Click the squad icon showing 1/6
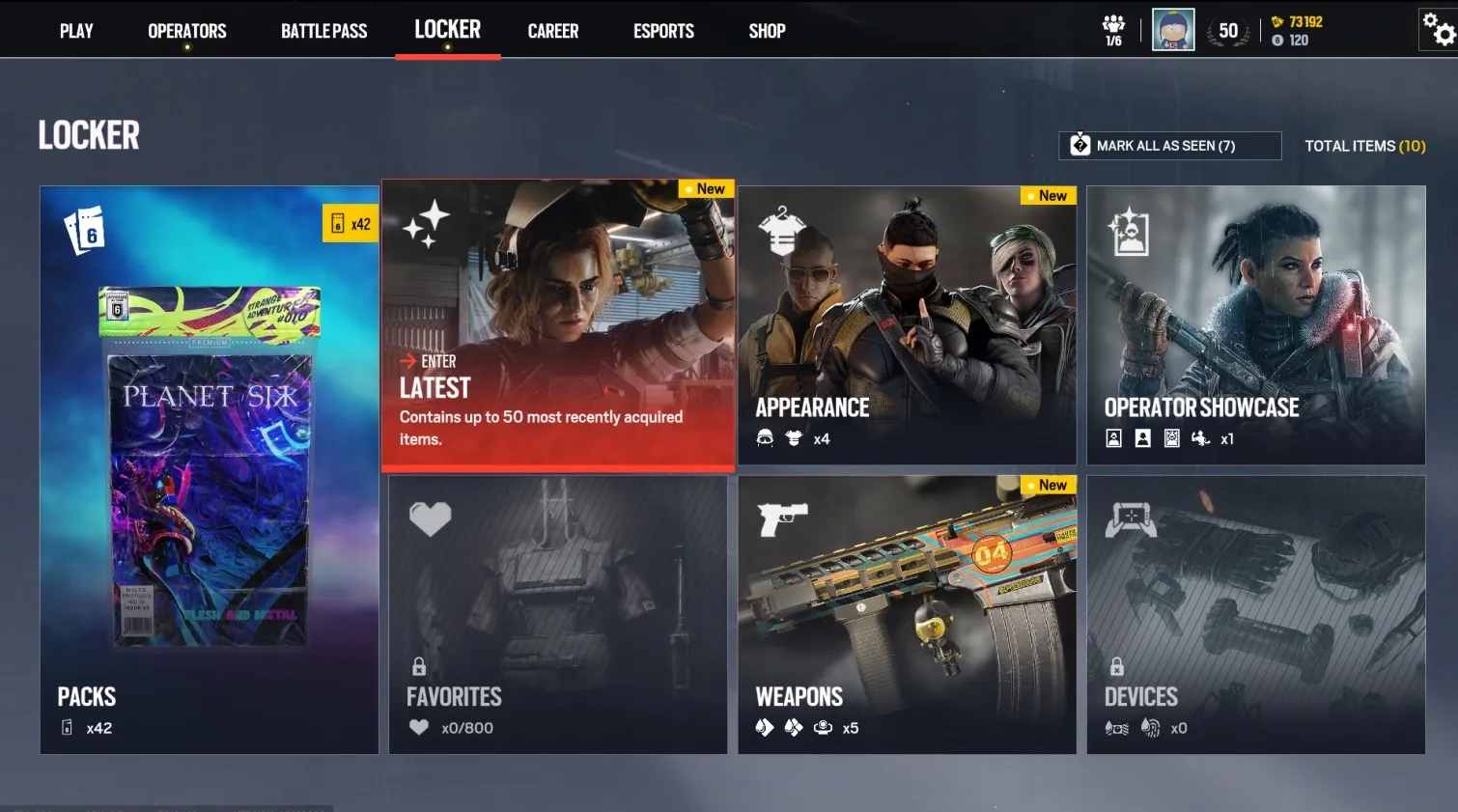This screenshot has width=1458, height=812. pyautogui.click(x=1112, y=29)
